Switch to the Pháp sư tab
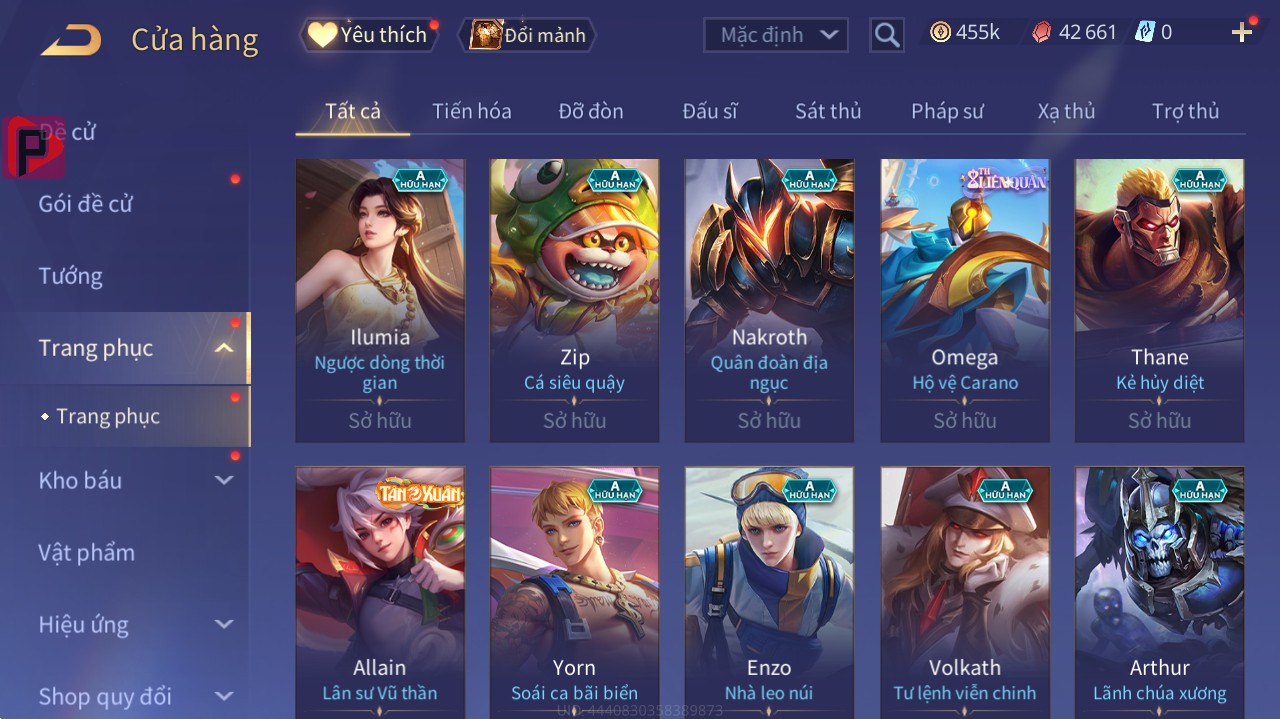The image size is (1280, 719). coord(947,111)
